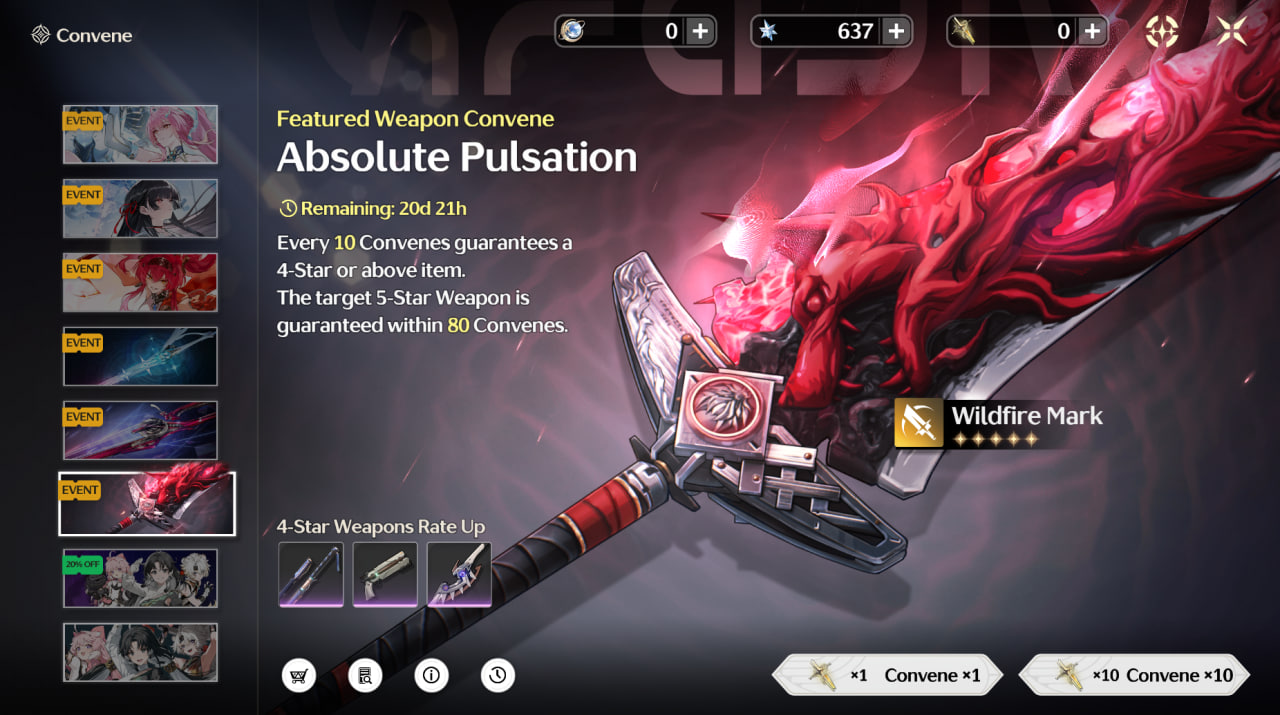Open the four-diamond circular icon near the top
Screen dimensions: 1280x715
pyautogui.click(x=1162, y=32)
